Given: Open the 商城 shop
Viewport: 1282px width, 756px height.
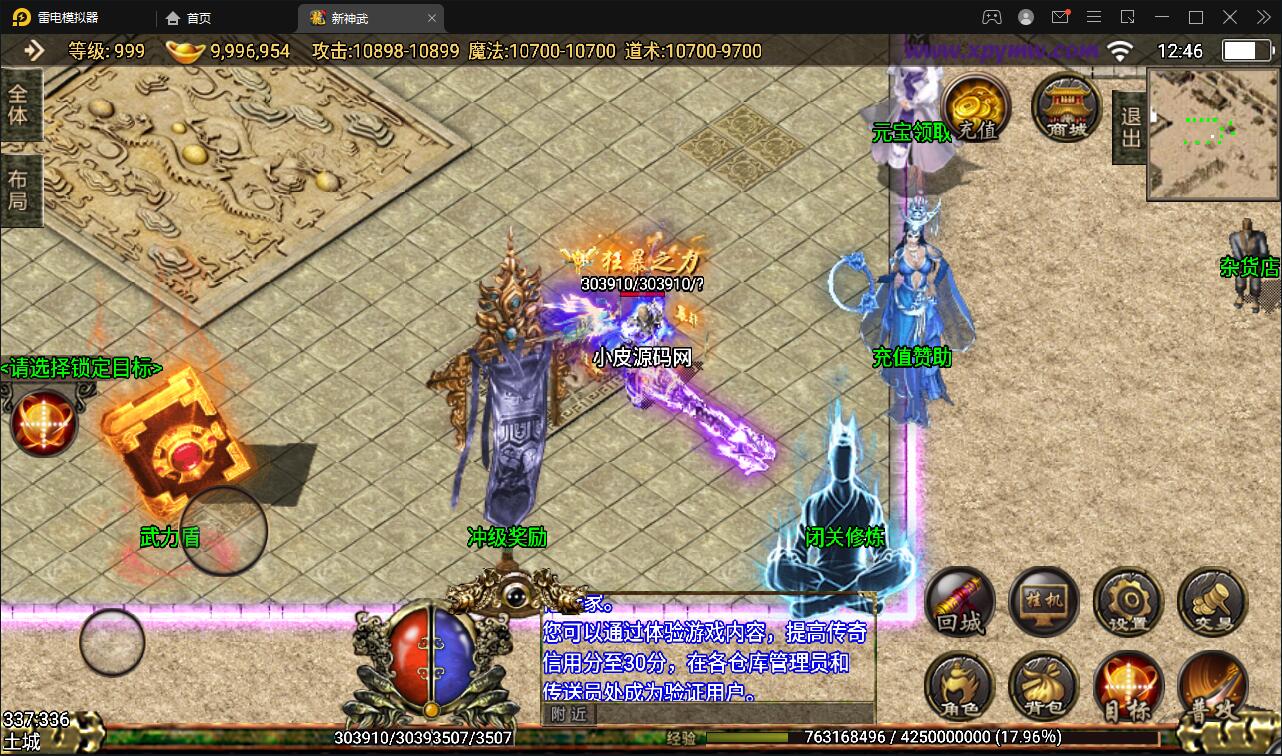Looking at the screenshot, I should (1066, 108).
